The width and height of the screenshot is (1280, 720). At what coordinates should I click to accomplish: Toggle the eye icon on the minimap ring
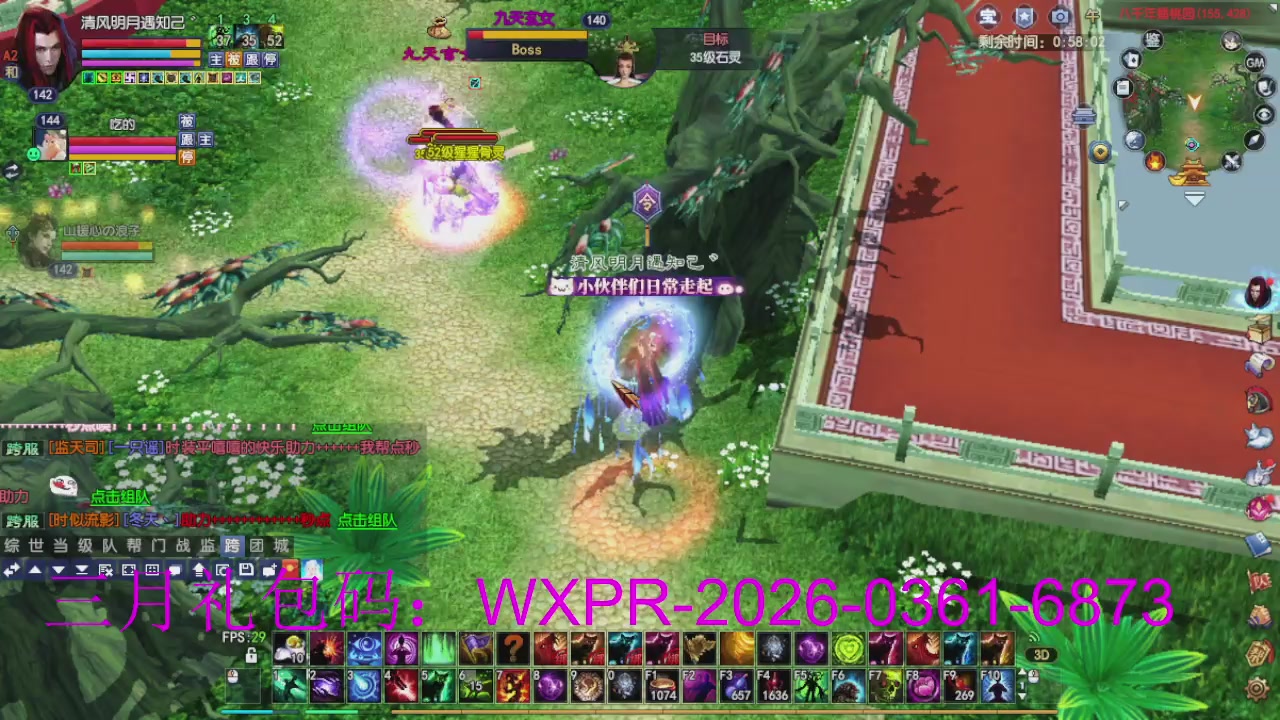(x=1263, y=113)
